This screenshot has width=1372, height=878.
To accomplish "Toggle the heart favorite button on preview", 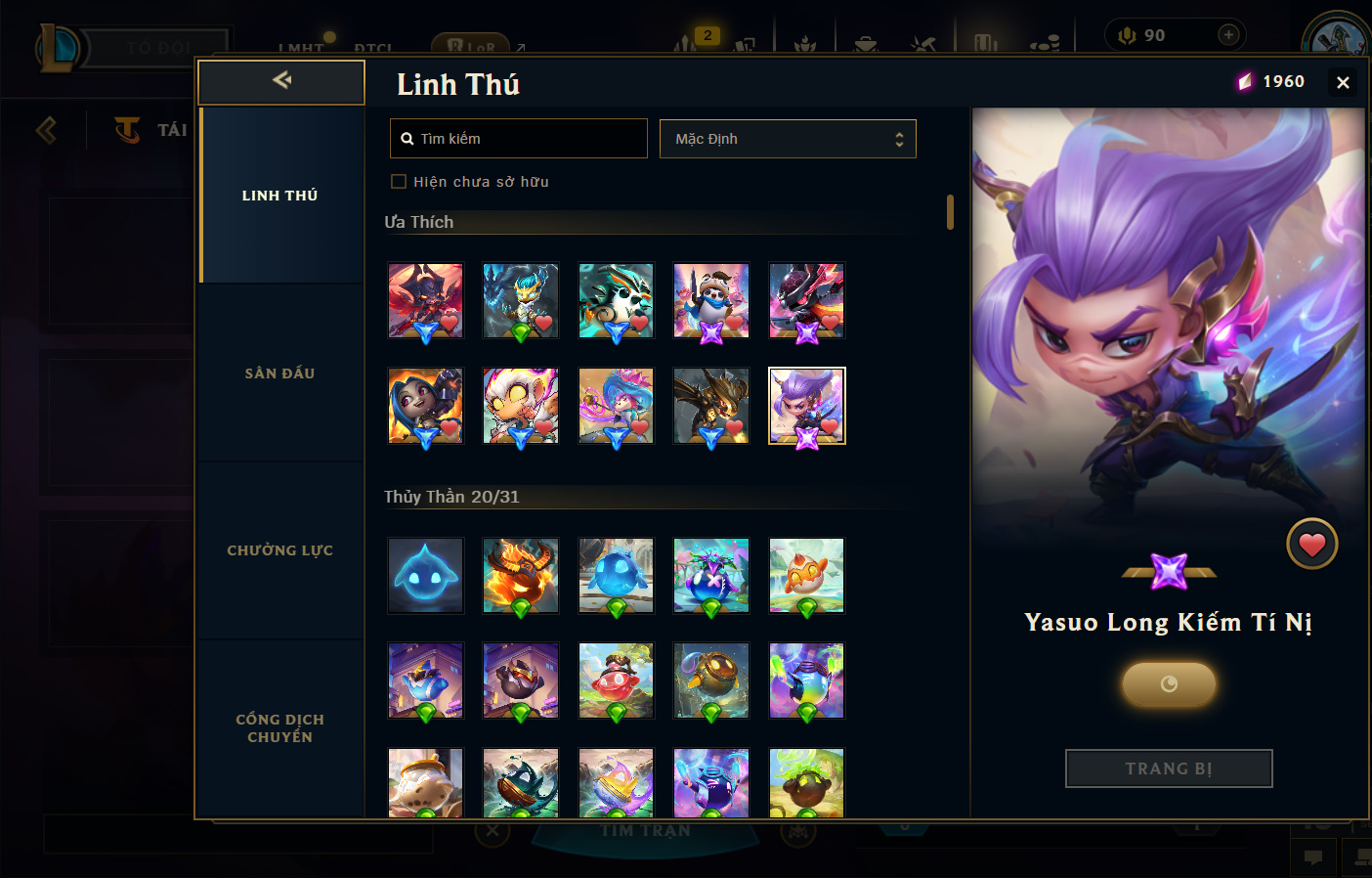I will click(x=1311, y=545).
